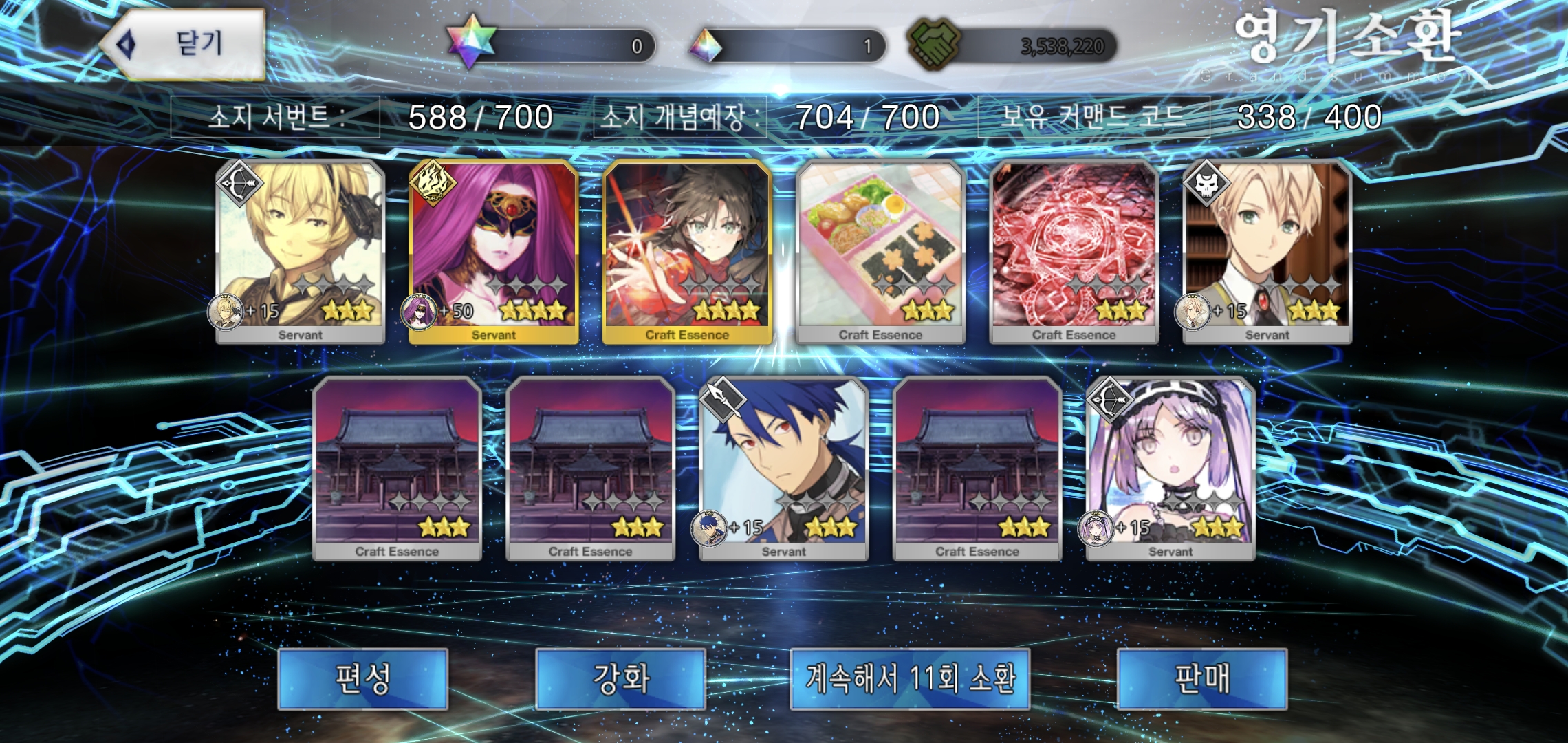Inspect the bento box craft essence card
This screenshot has width=1568, height=743.
tap(880, 251)
